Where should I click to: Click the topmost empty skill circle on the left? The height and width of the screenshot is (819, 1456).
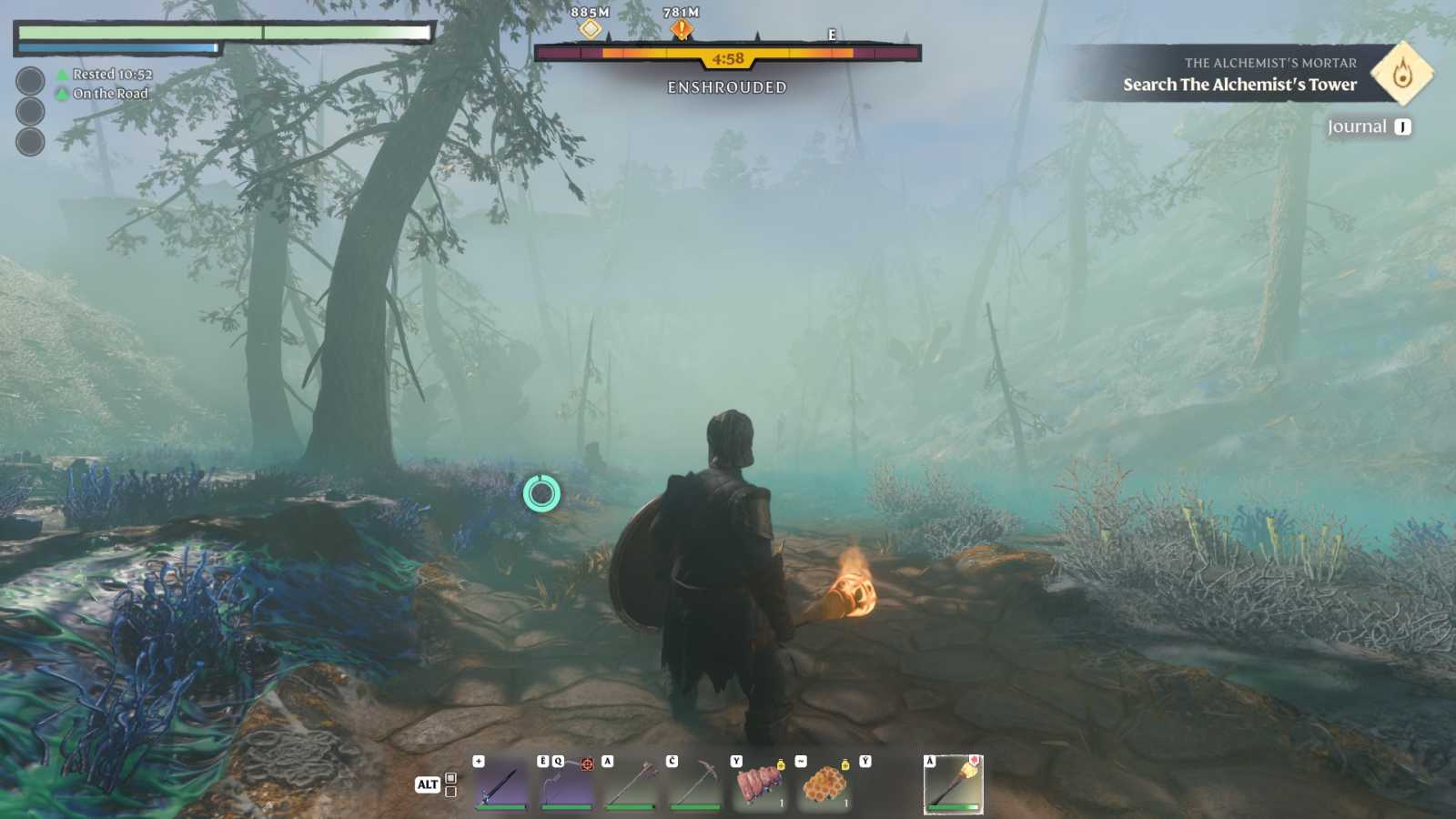[30, 80]
